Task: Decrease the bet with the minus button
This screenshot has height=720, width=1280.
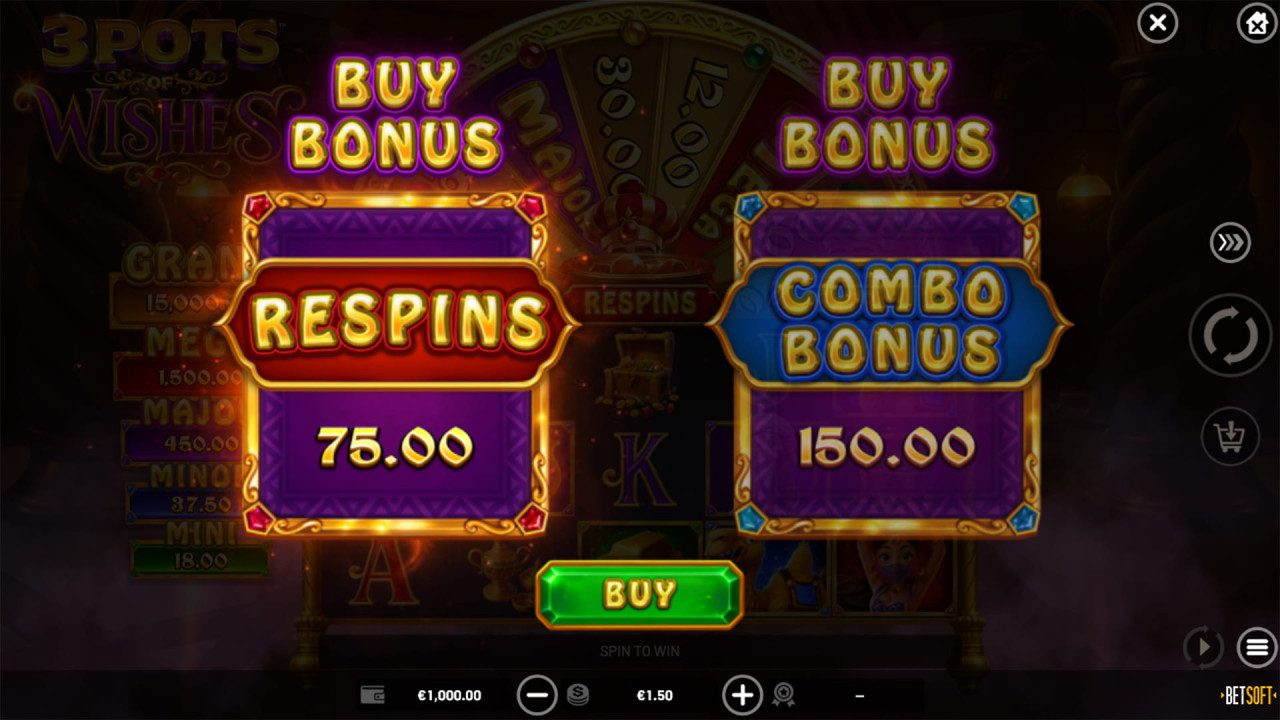Action: tap(538, 694)
